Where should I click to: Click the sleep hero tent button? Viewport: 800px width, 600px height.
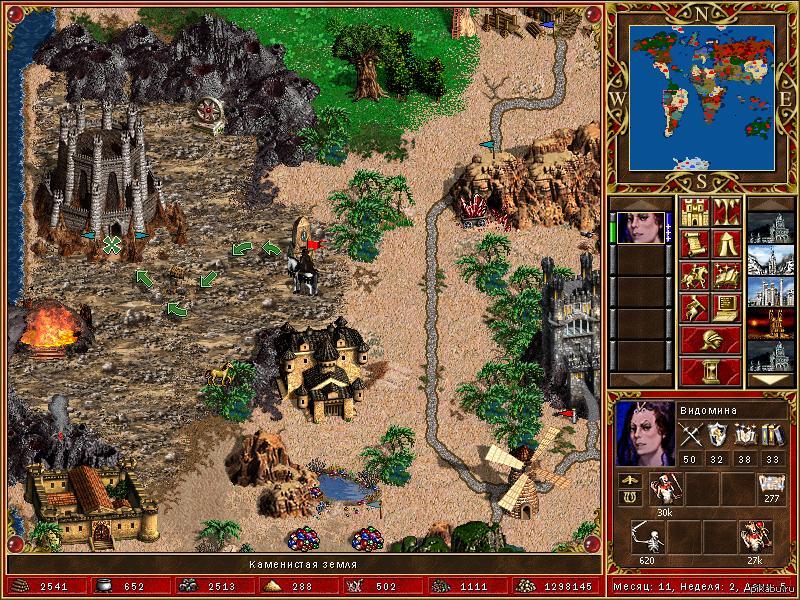click(726, 245)
